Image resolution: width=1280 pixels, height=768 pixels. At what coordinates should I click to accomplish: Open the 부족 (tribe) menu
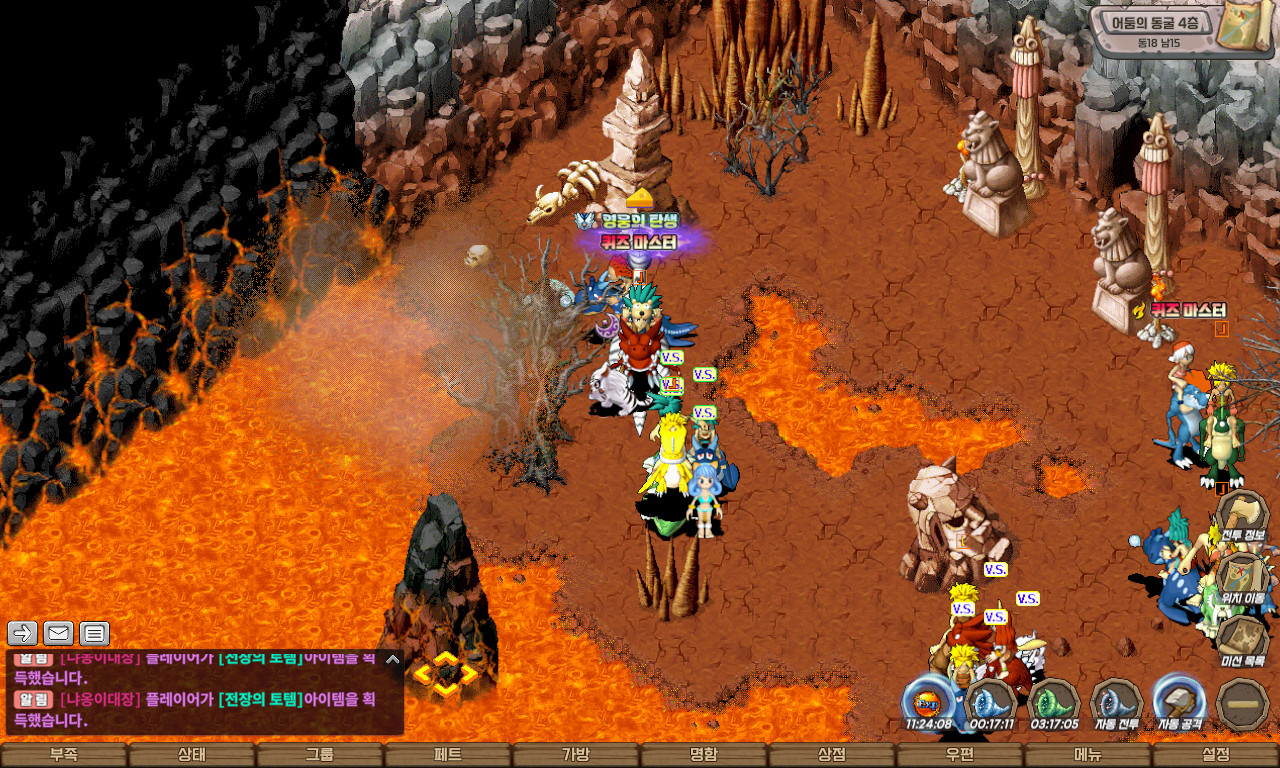64,755
